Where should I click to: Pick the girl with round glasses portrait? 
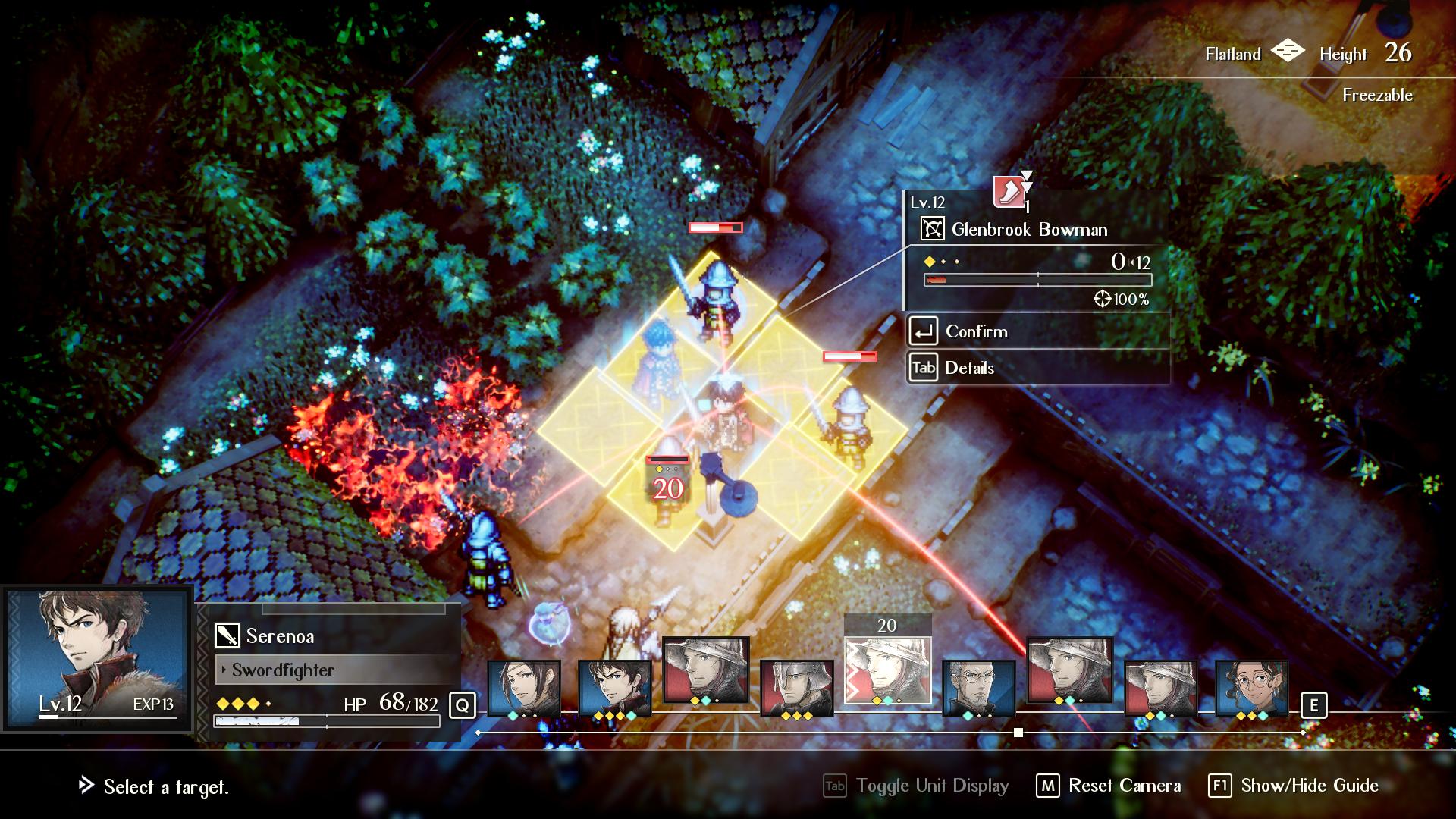(x=1251, y=688)
